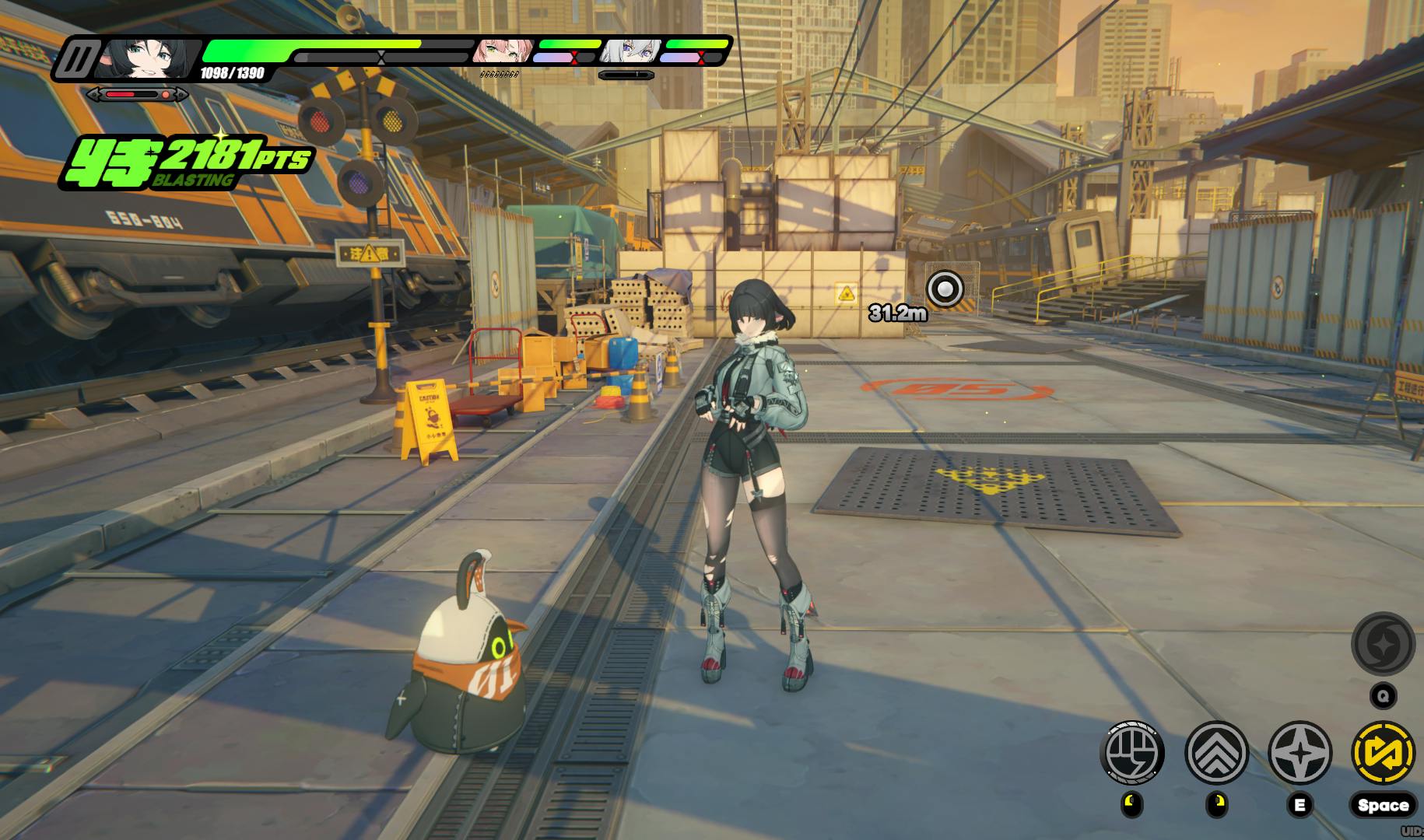Use the special attack star icon
The image size is (1424, 840).
pyautogui.click(x=1299, y=753)
